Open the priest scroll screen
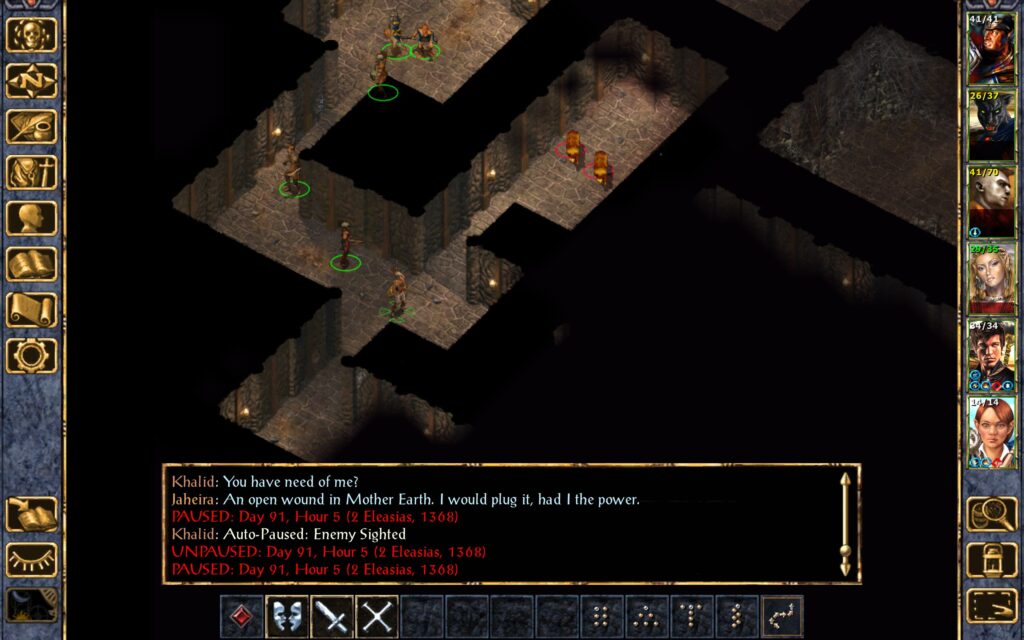Screen dimensions: 1024x640 tap(31, 310)
